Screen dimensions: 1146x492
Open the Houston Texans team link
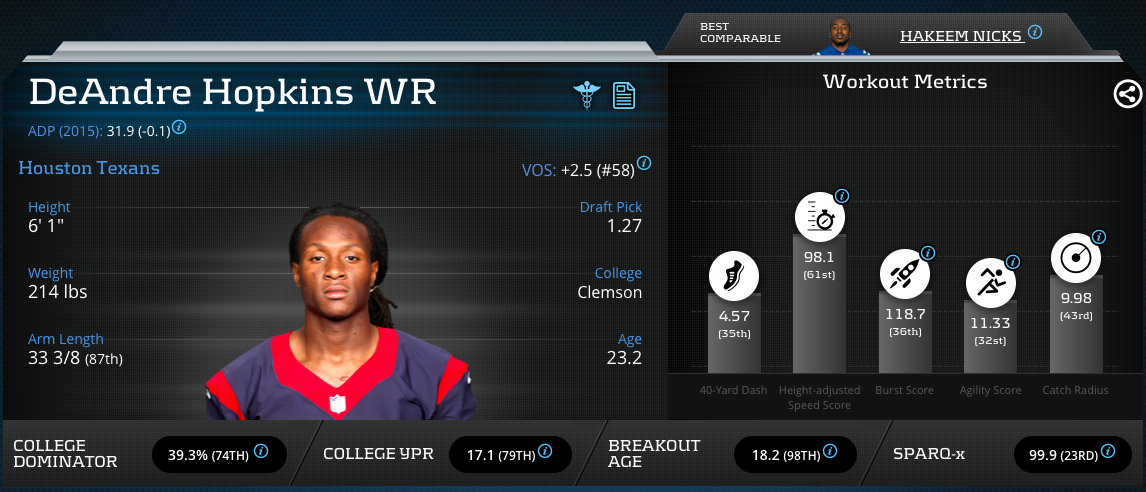pyautogui.click(x=89, y=168)
